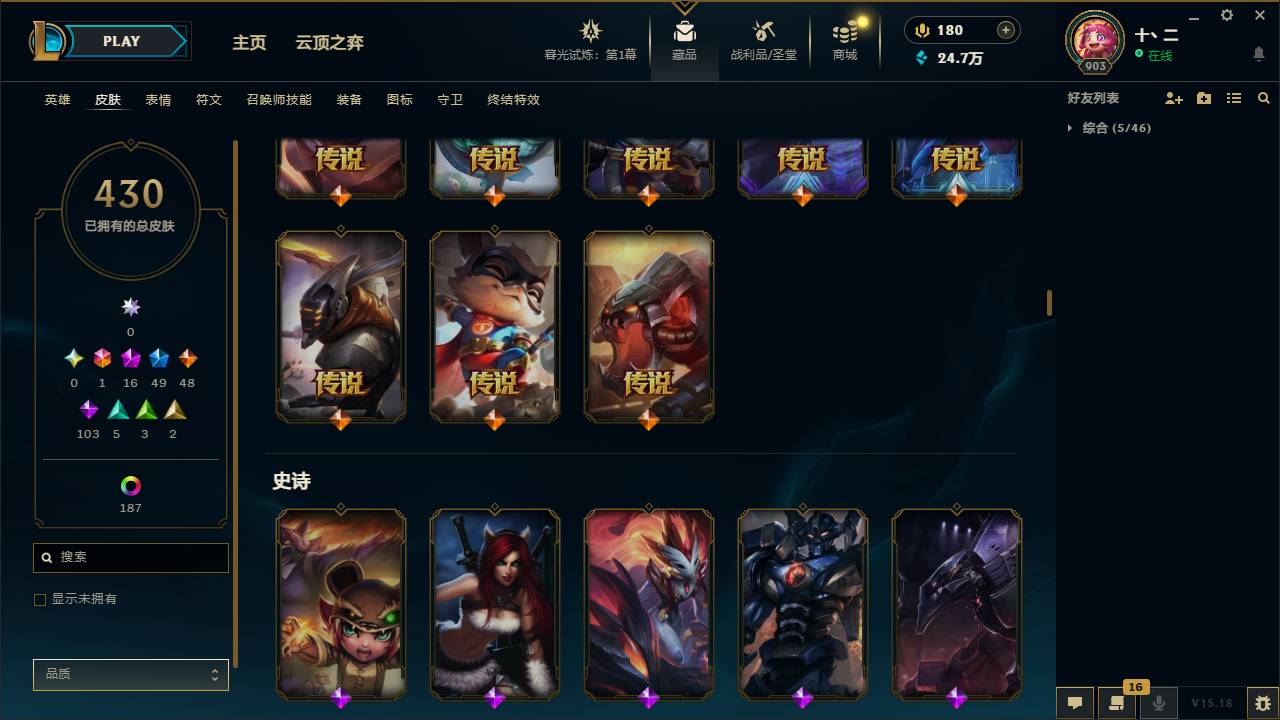The width and height of the screenshot is (1280, 720).
Task: Toggle the microphone mute at bottom right
Action: point(1159,703)
